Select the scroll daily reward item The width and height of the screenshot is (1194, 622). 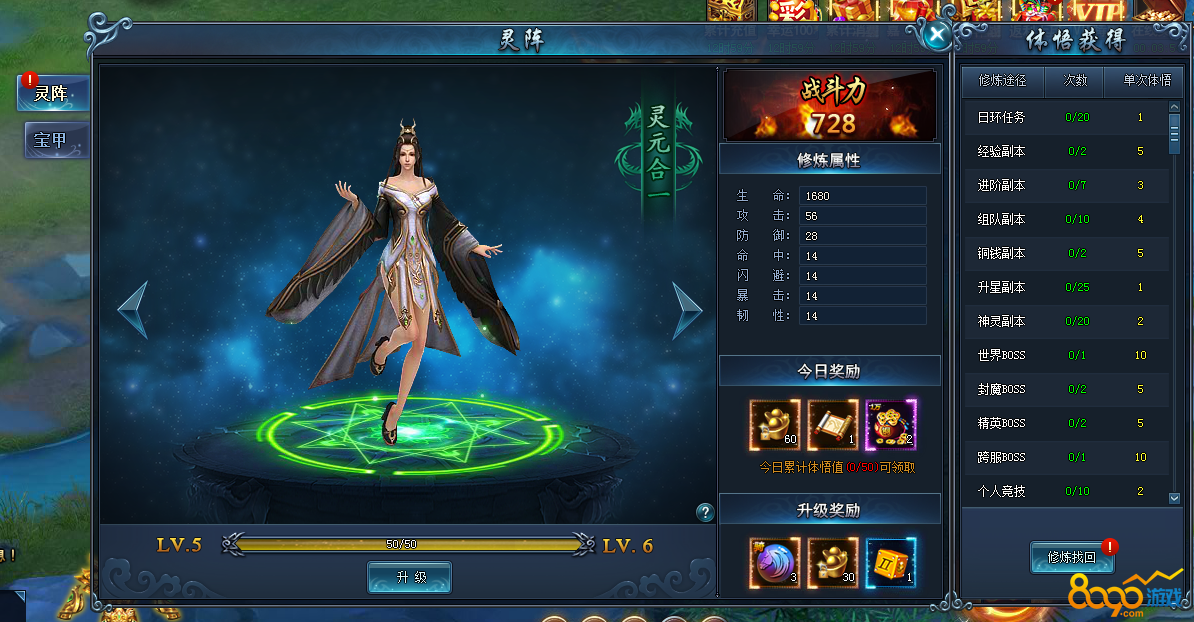[x=833, y=425]
